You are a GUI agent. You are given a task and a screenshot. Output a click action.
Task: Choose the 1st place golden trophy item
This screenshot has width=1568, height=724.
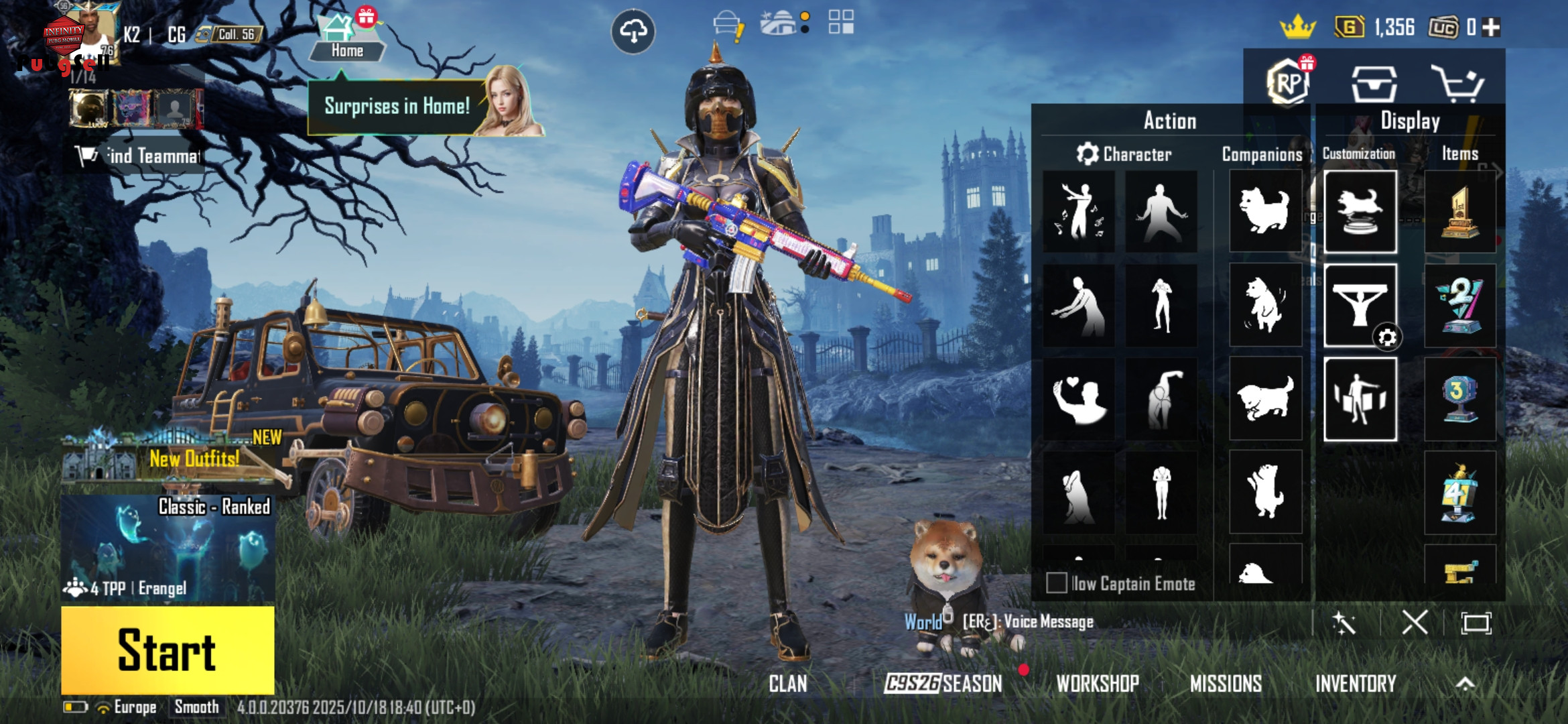coord(1459,213)
